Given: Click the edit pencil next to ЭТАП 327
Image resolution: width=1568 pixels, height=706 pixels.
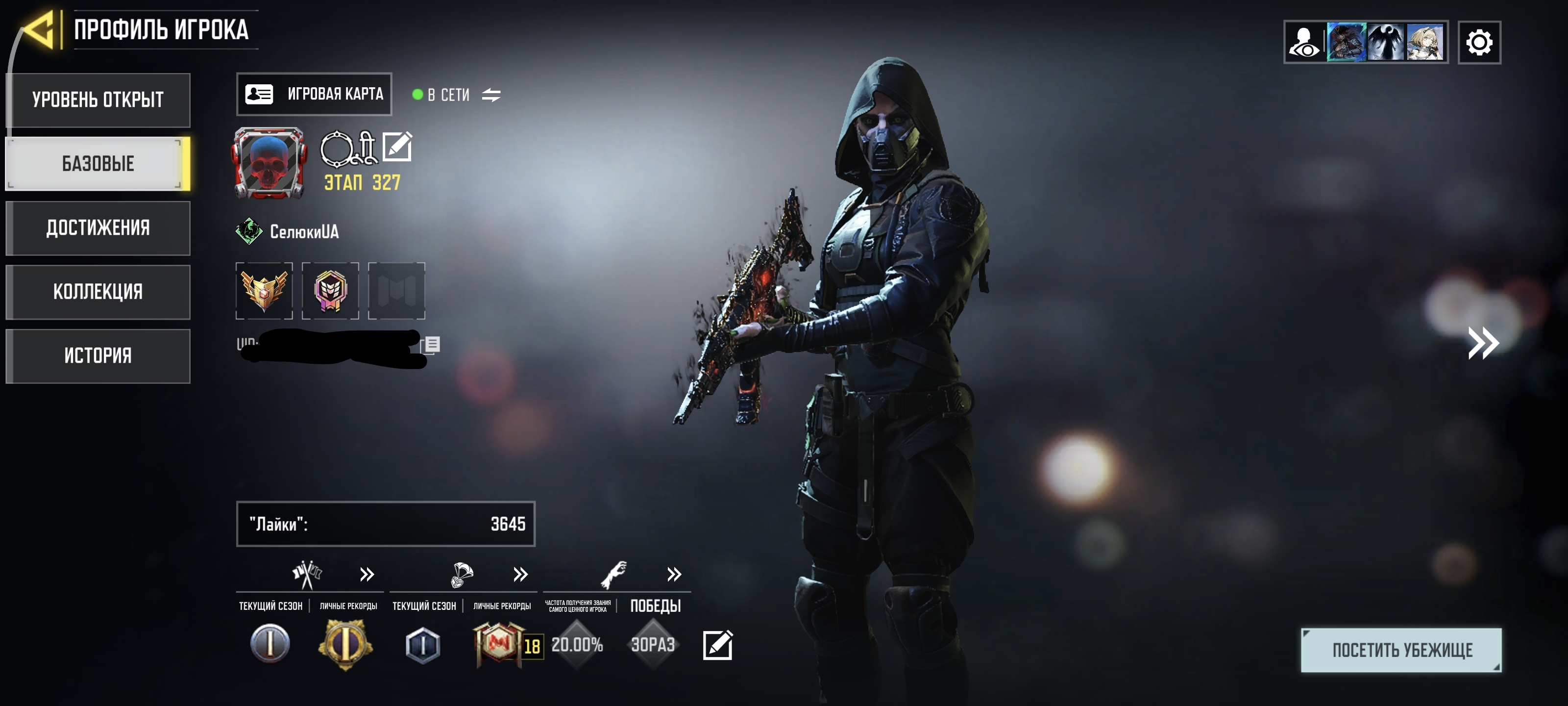Looking at the screenshot, I should (398, 146).
